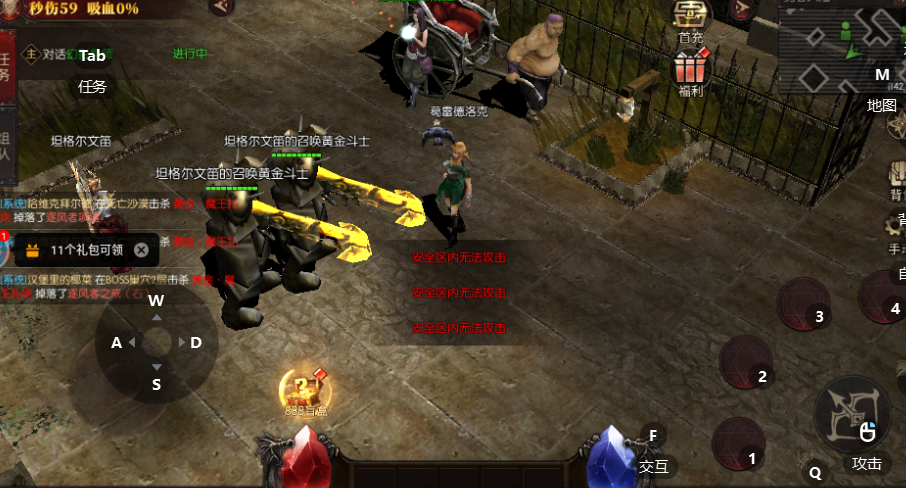The height and width of the screenshot is (488, 906).
Task: Open the 背包 backpack icon
Action: click(897, 182)
